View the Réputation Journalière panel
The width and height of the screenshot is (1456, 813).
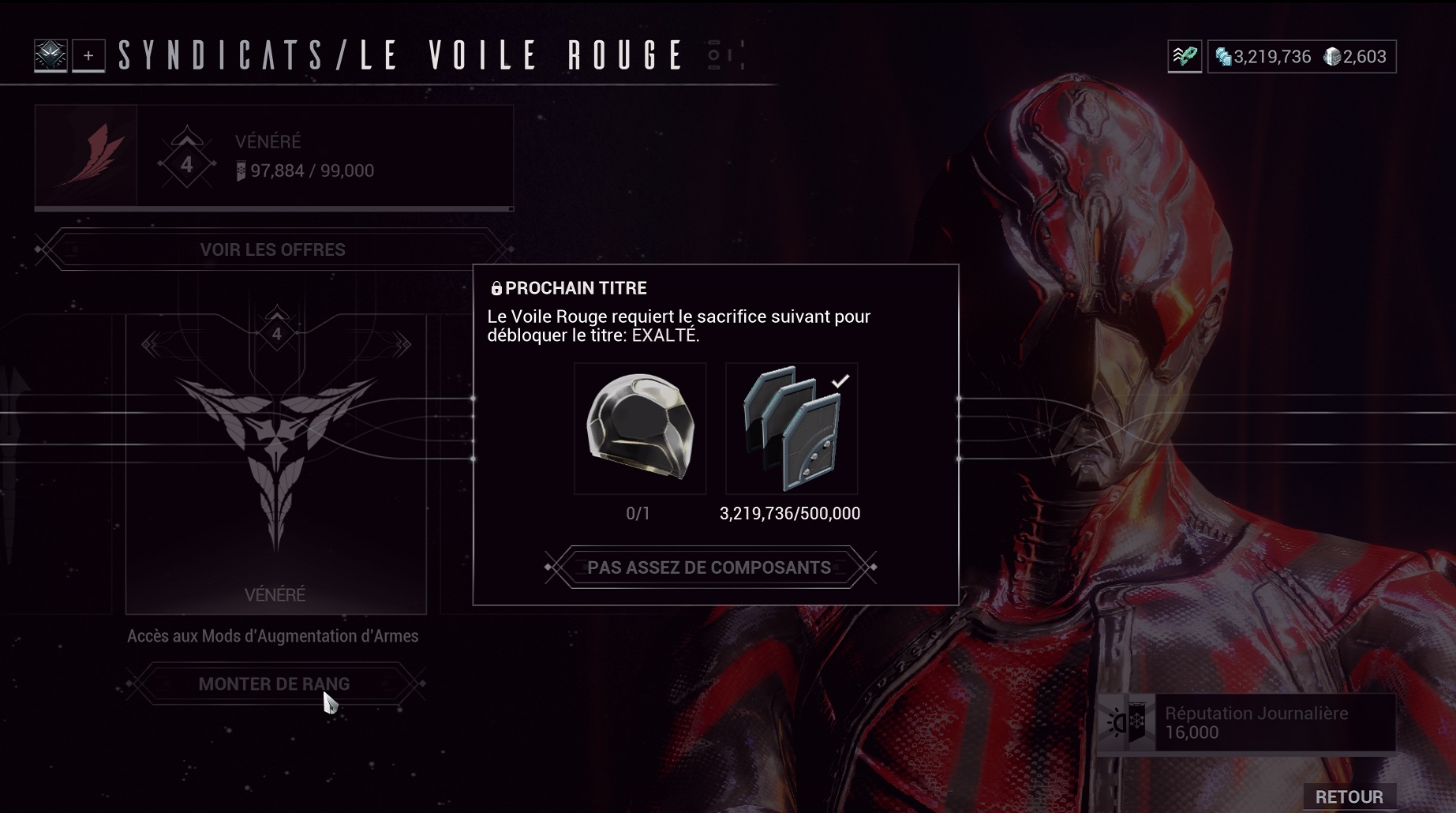1247,723
